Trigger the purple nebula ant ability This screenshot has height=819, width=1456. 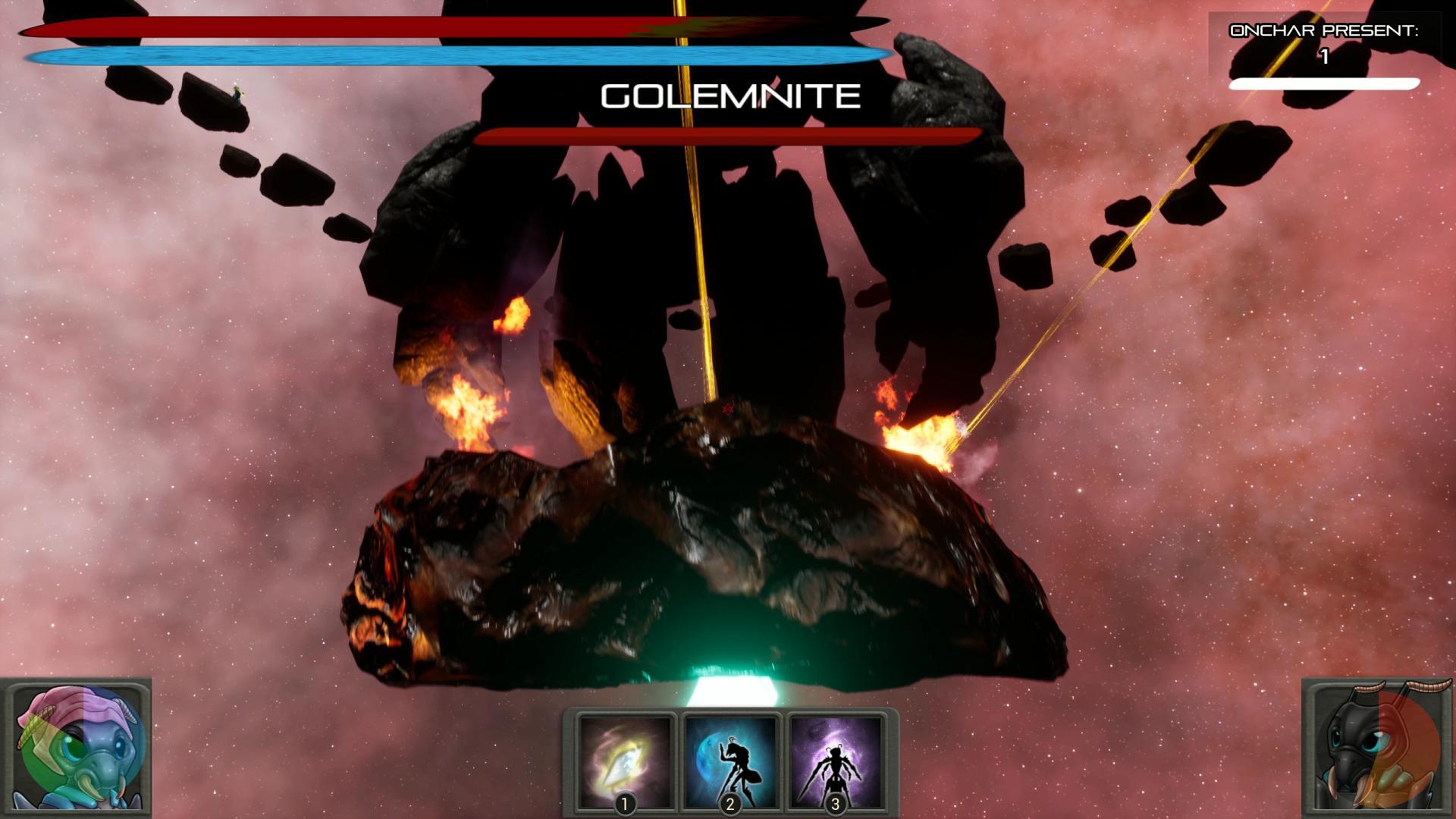tap(835, 762)
